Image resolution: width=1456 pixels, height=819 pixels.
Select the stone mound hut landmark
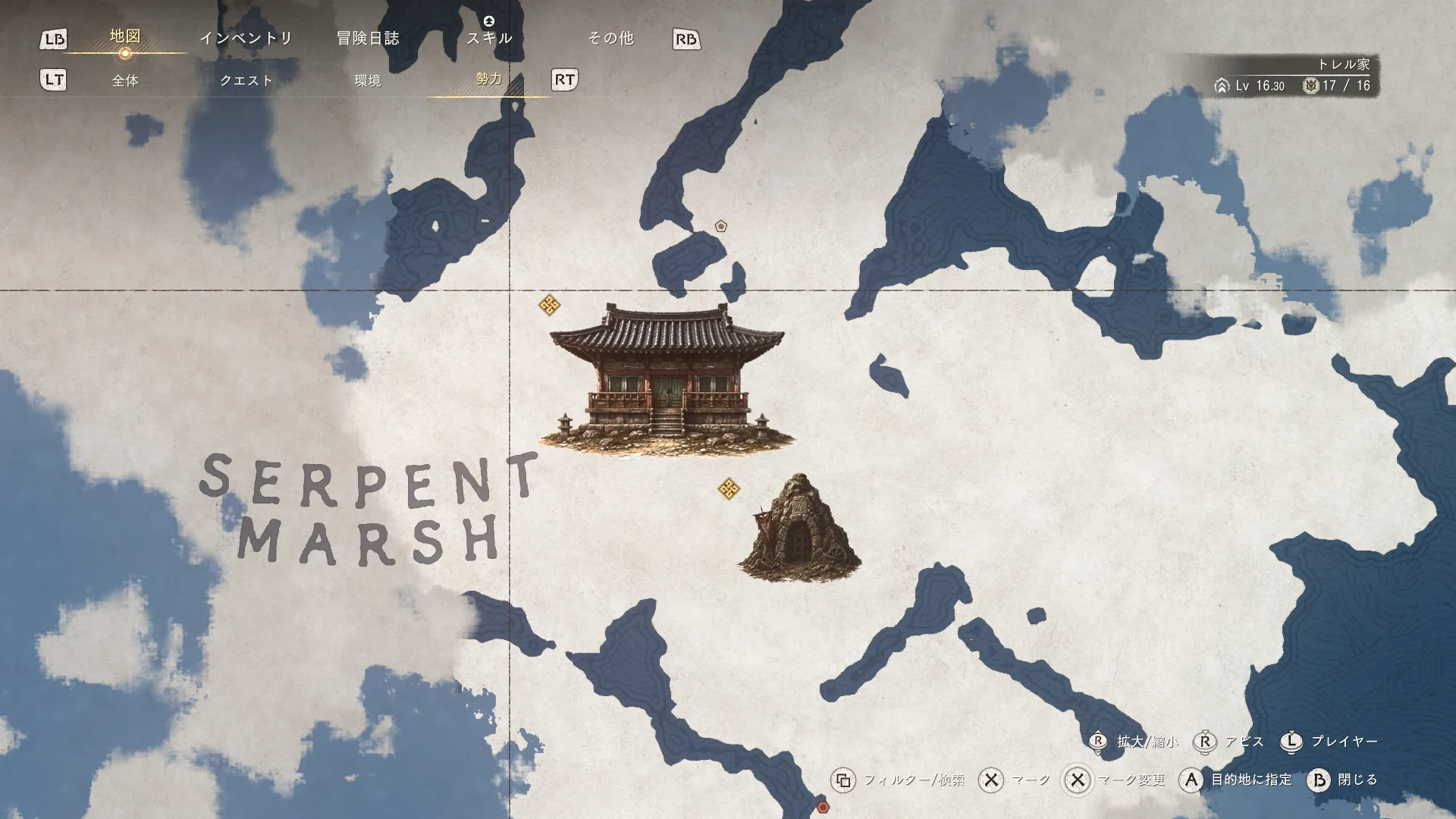799,529
